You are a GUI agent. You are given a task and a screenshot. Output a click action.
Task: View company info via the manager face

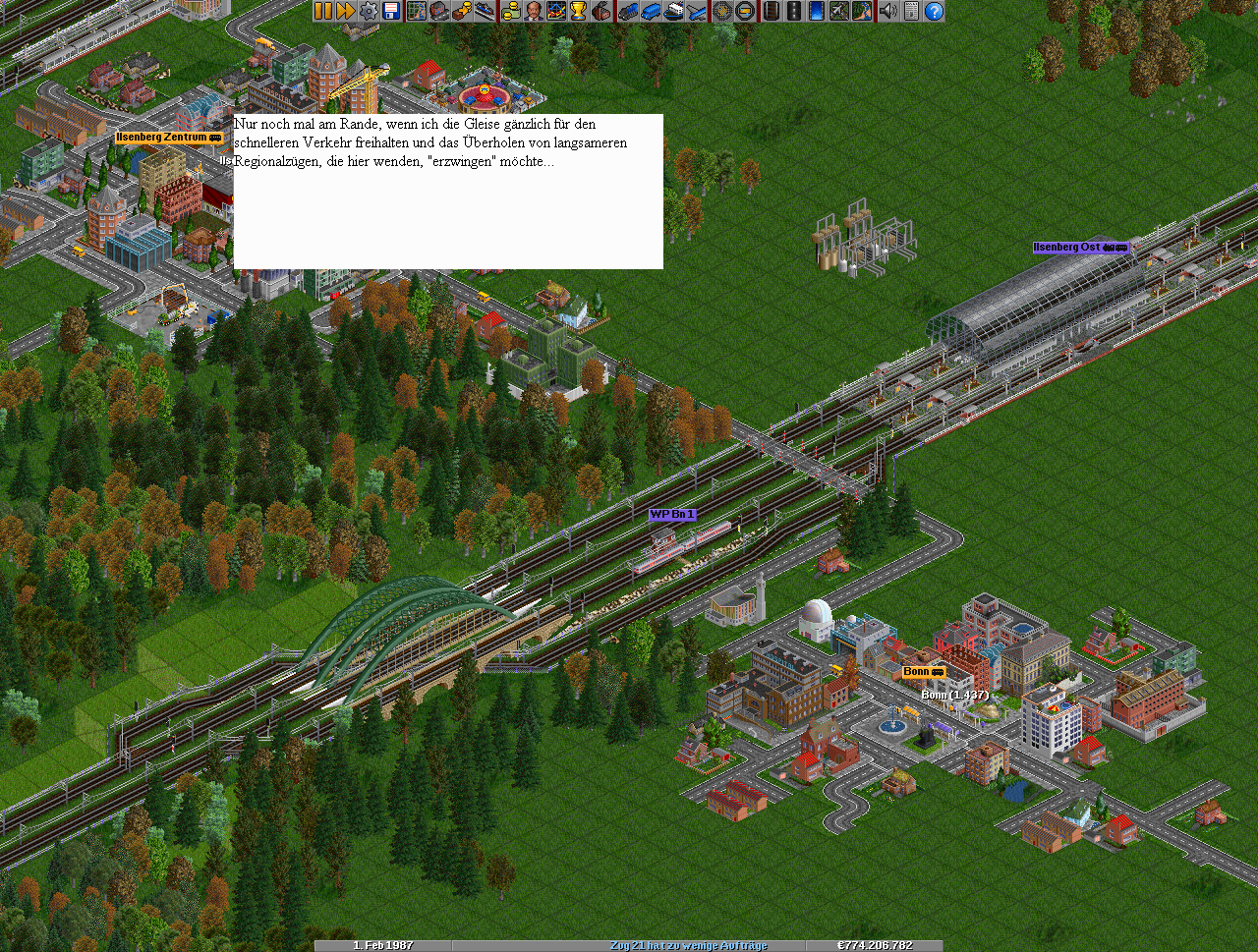coord(534,11)
